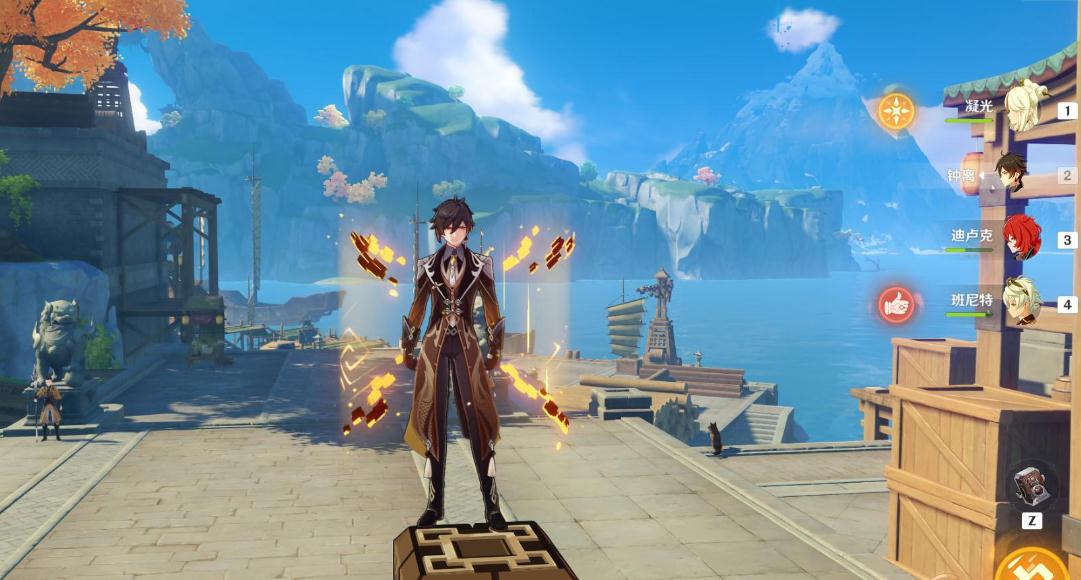Click the orange compass-star icon beside Ningguang
1081x580 pixels.
pos(896,111)
